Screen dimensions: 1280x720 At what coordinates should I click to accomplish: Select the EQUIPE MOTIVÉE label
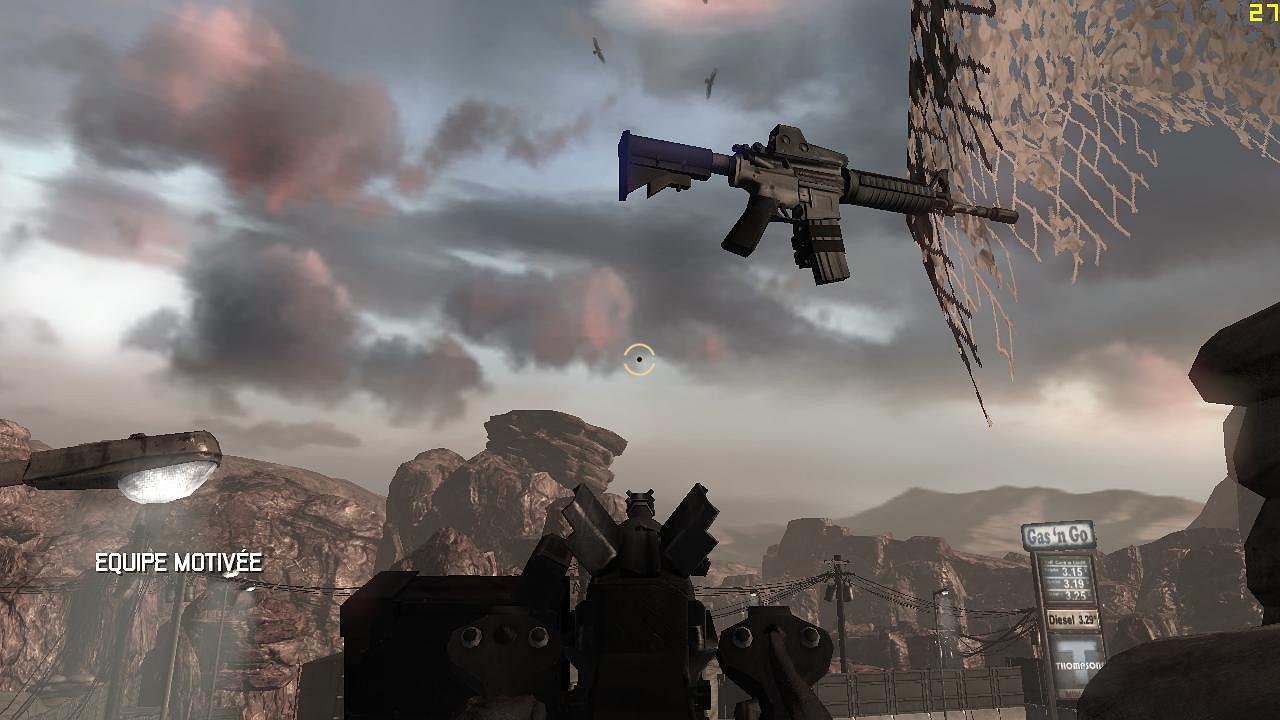click(x=176, y=562)
